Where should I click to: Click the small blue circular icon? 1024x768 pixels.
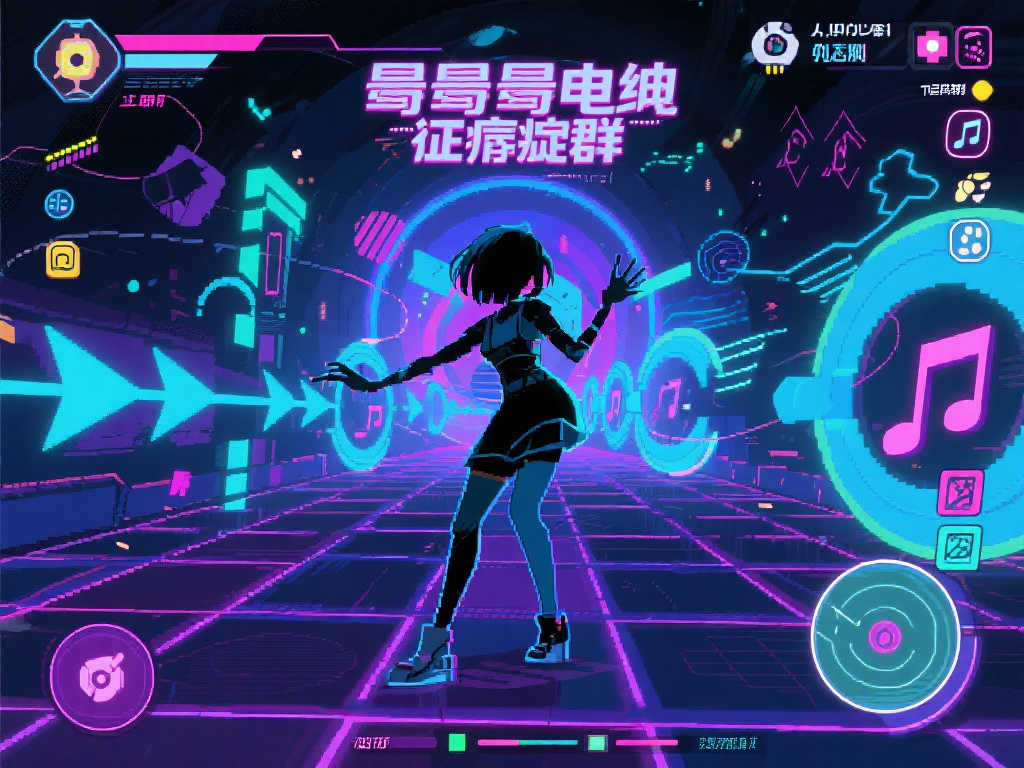(59, 203)
